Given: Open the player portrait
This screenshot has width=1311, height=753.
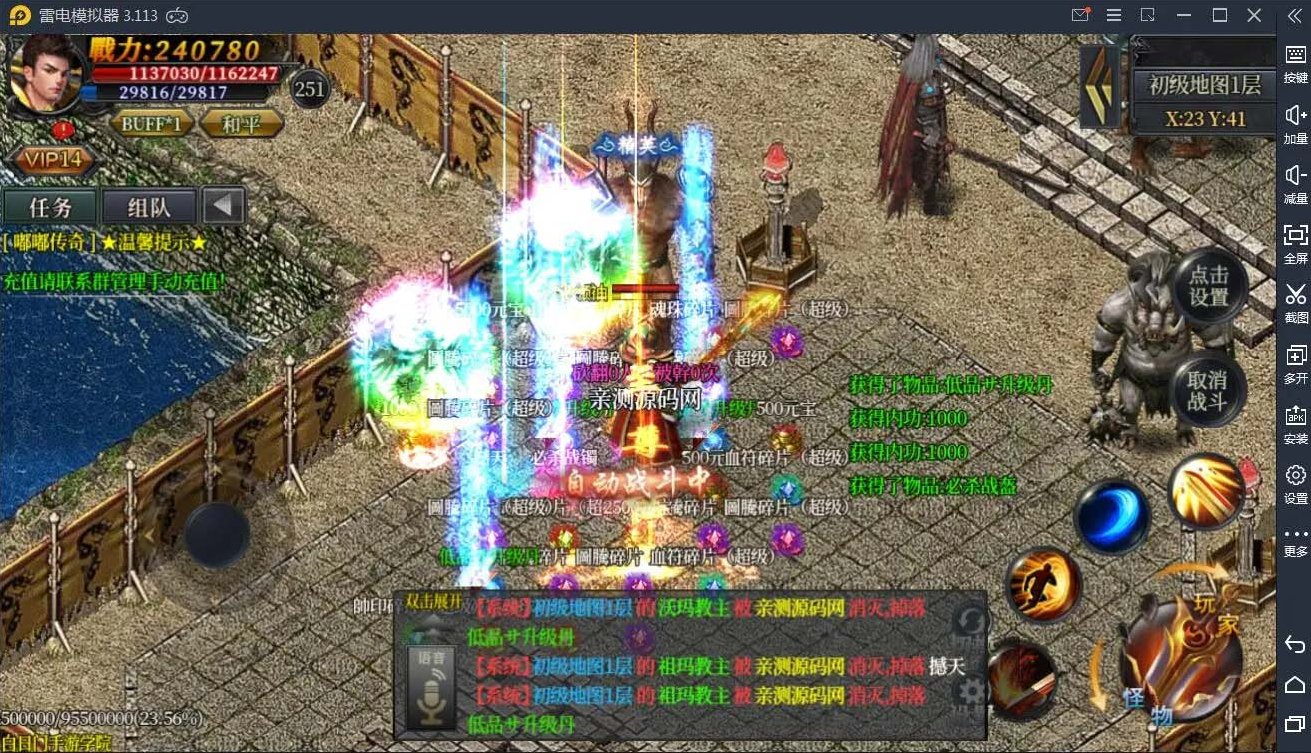Looking at the screenshot, I should click(46, 74).
